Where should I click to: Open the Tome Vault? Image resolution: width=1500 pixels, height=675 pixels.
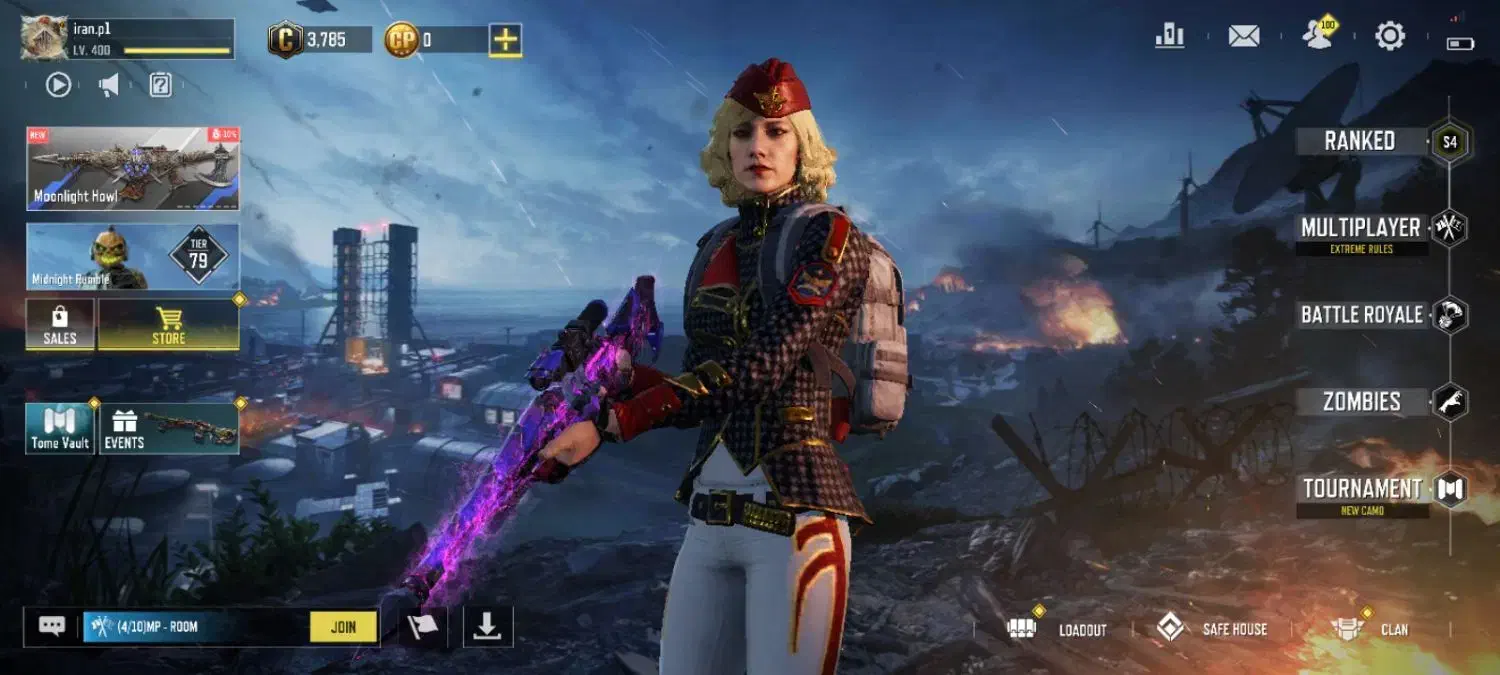(60, 428)
